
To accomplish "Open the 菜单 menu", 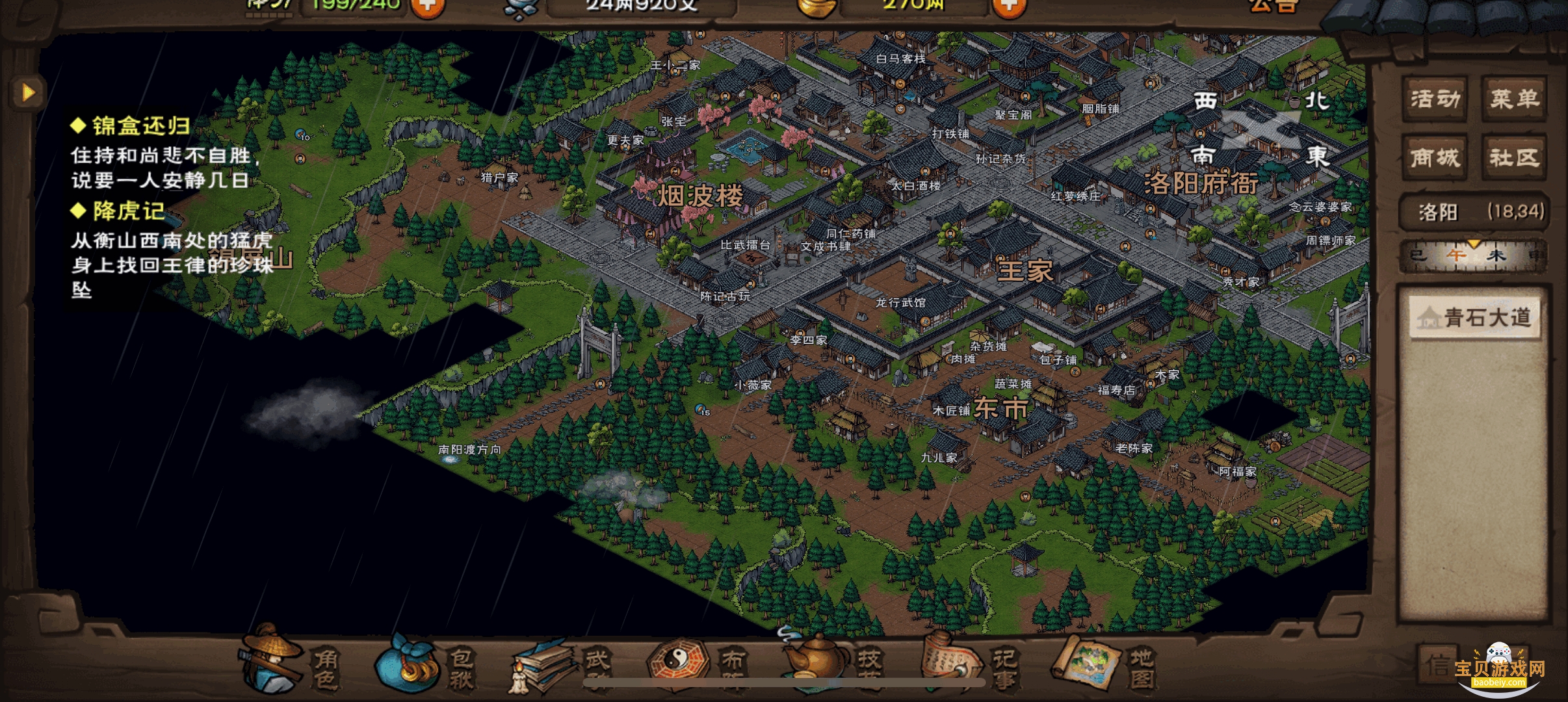I will pyautogui.click(x=1514, y=99).
